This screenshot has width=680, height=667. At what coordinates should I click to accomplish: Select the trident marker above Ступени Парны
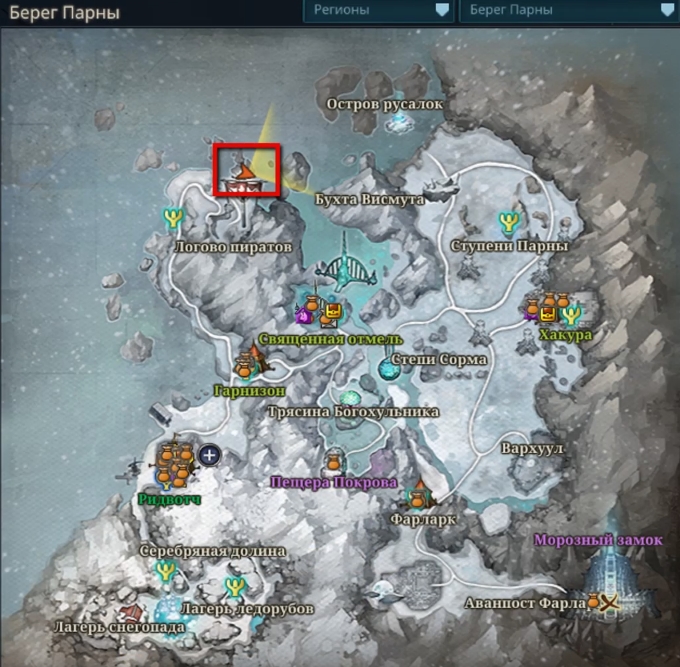pos(509,221)
